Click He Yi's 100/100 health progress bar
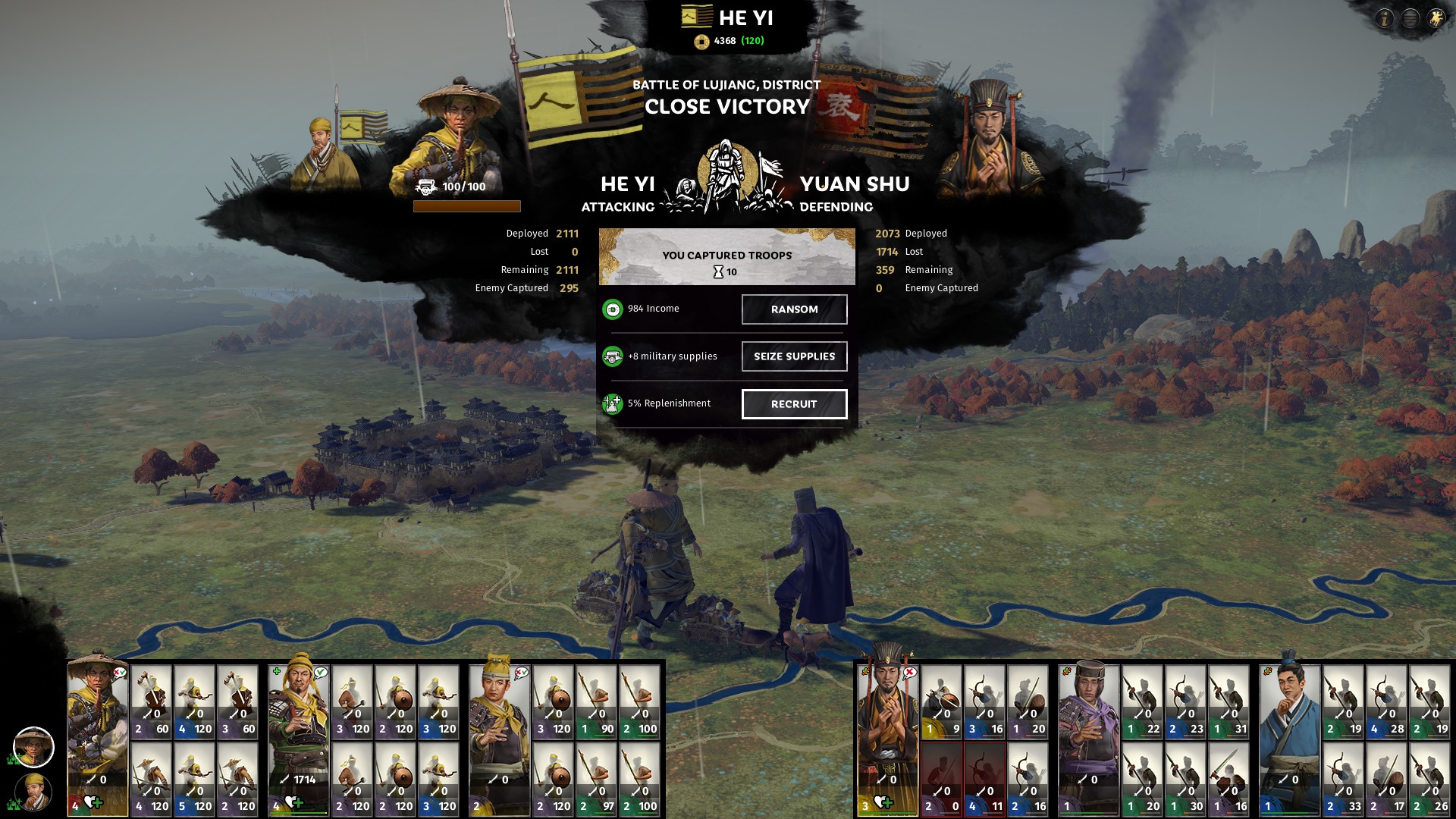1456x819 pixels. coord(468,204)
